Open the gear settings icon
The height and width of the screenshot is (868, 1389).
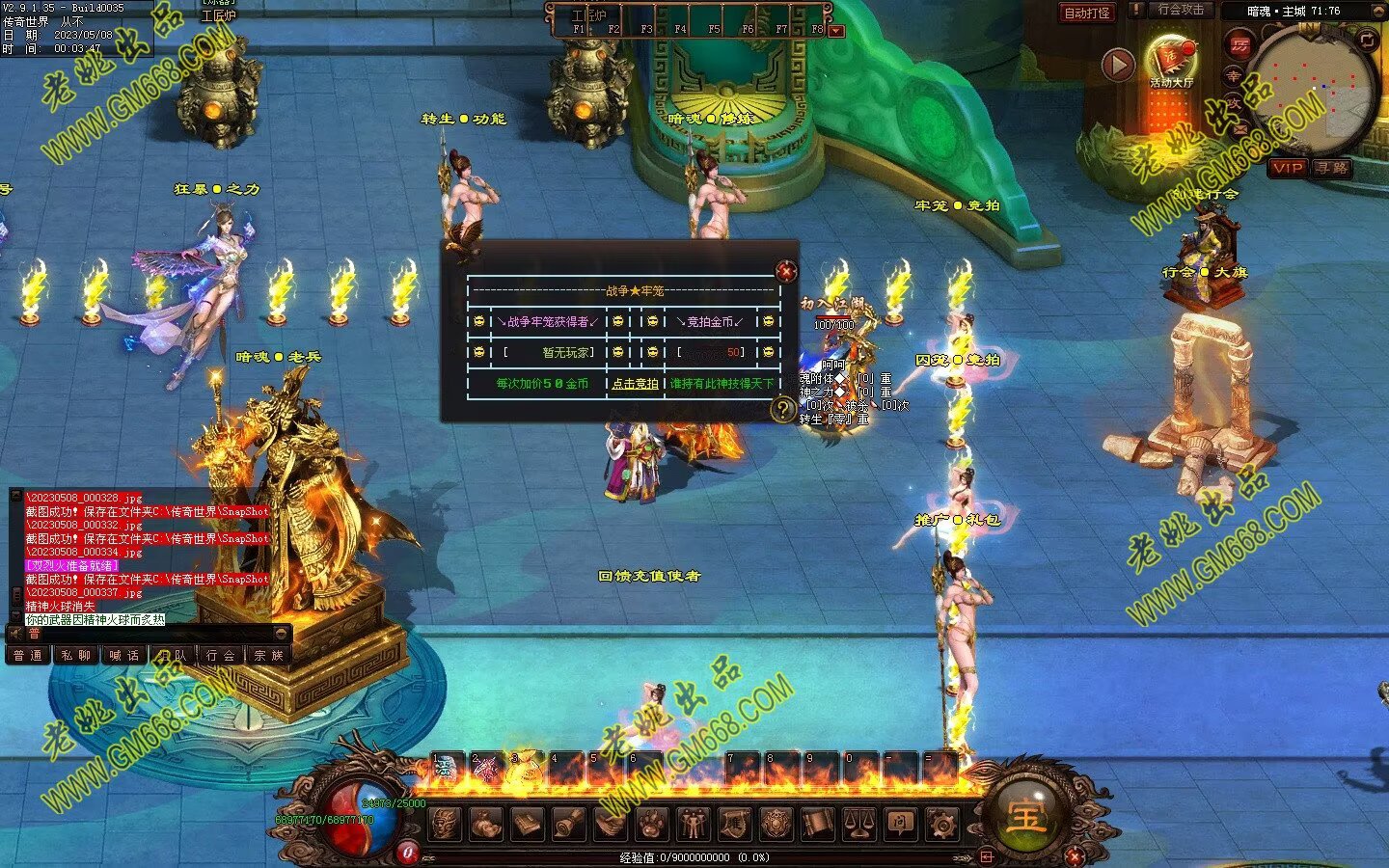[941, 824]
